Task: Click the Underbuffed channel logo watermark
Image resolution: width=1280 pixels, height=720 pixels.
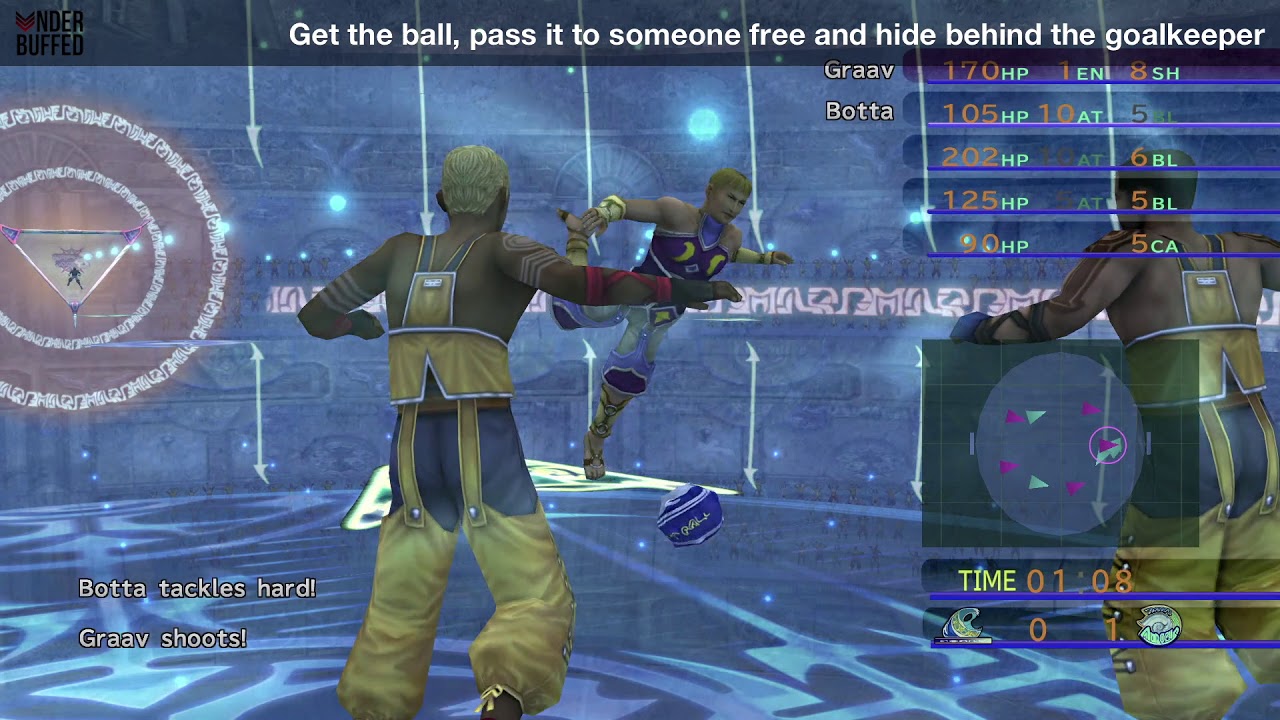Action: point(50,33)
